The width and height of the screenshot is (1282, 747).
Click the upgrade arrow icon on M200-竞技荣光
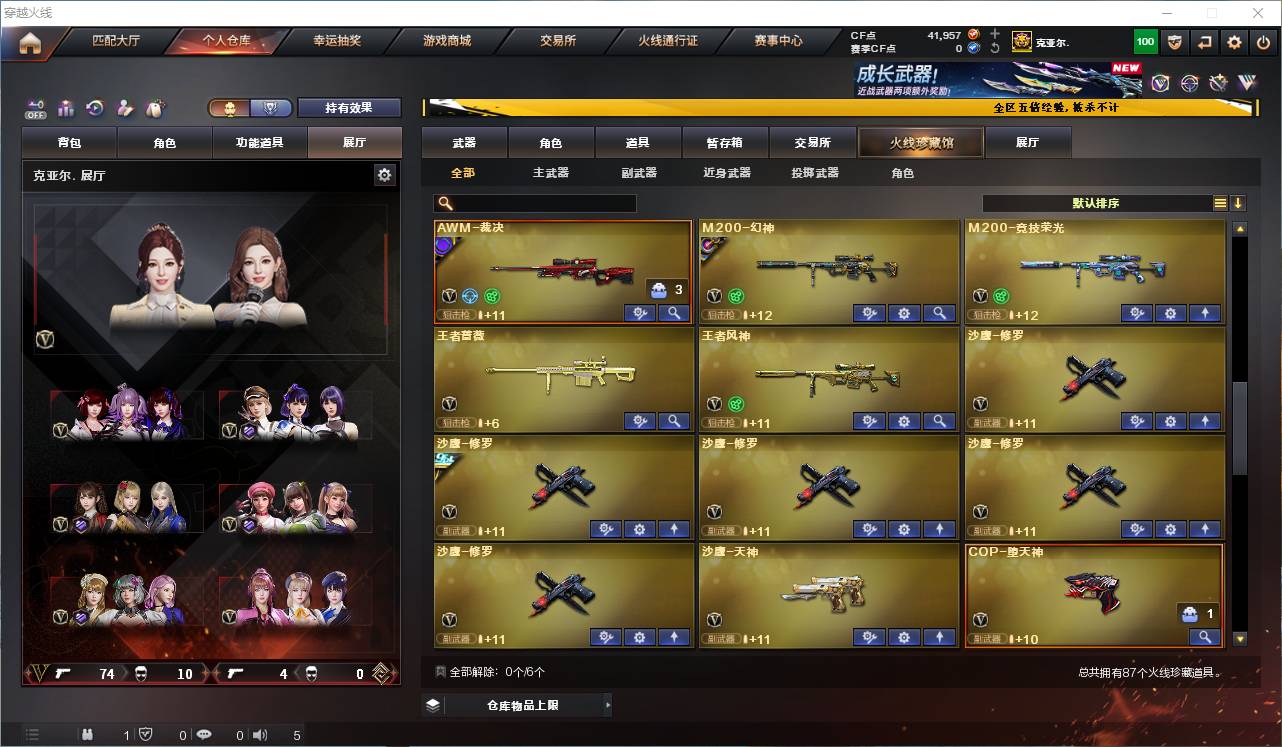1204,313
